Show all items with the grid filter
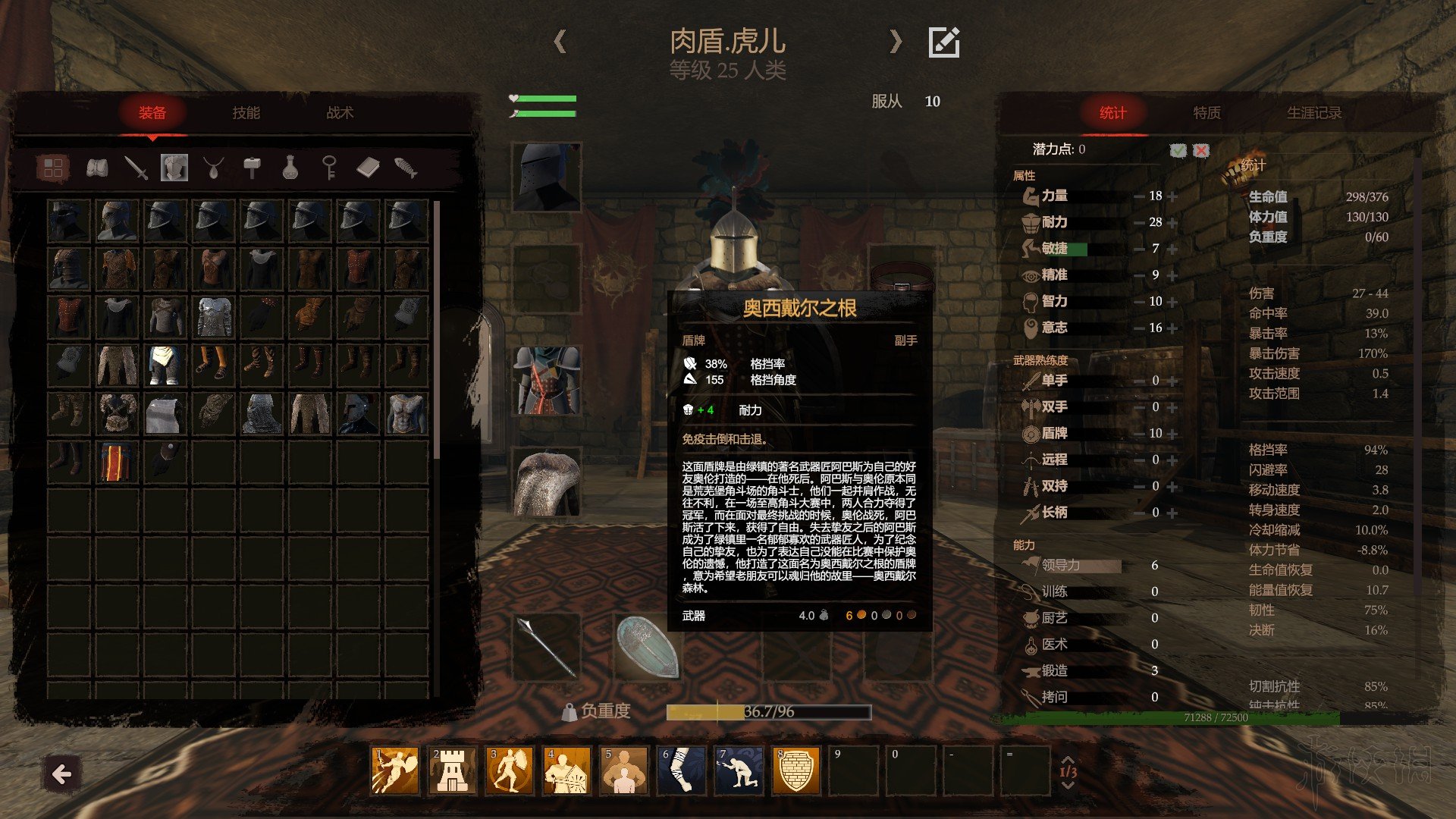 (x=53, y=168)
